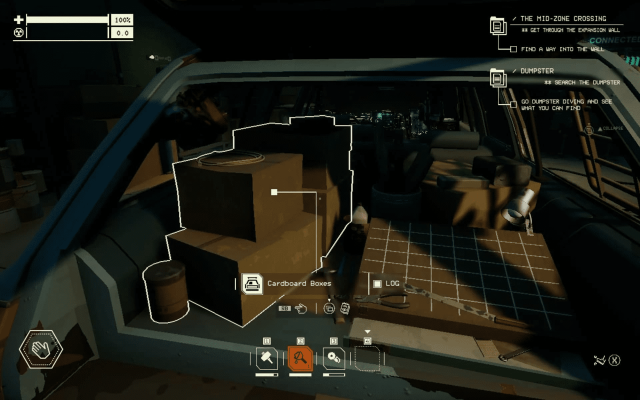Toggle the dumpster diving objective checkbox

[513, 102]
